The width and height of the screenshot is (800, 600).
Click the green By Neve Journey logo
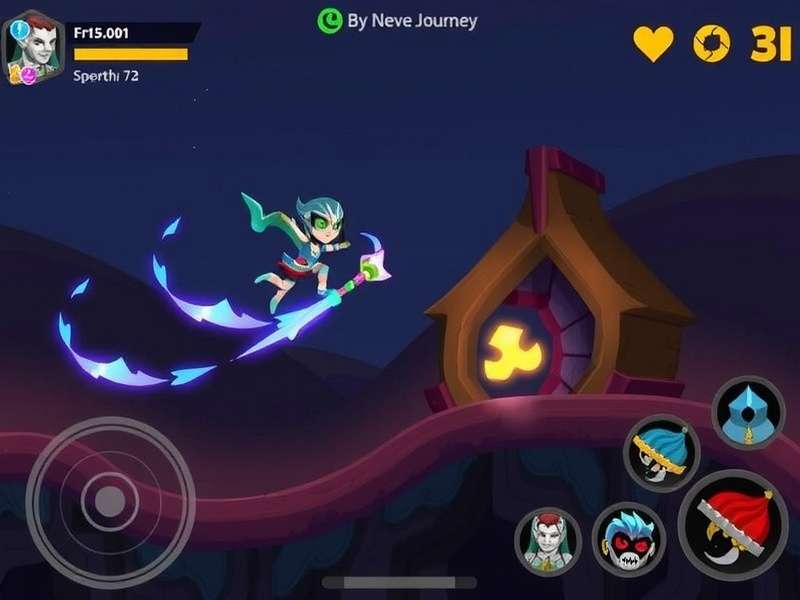[x=329, y=20]
